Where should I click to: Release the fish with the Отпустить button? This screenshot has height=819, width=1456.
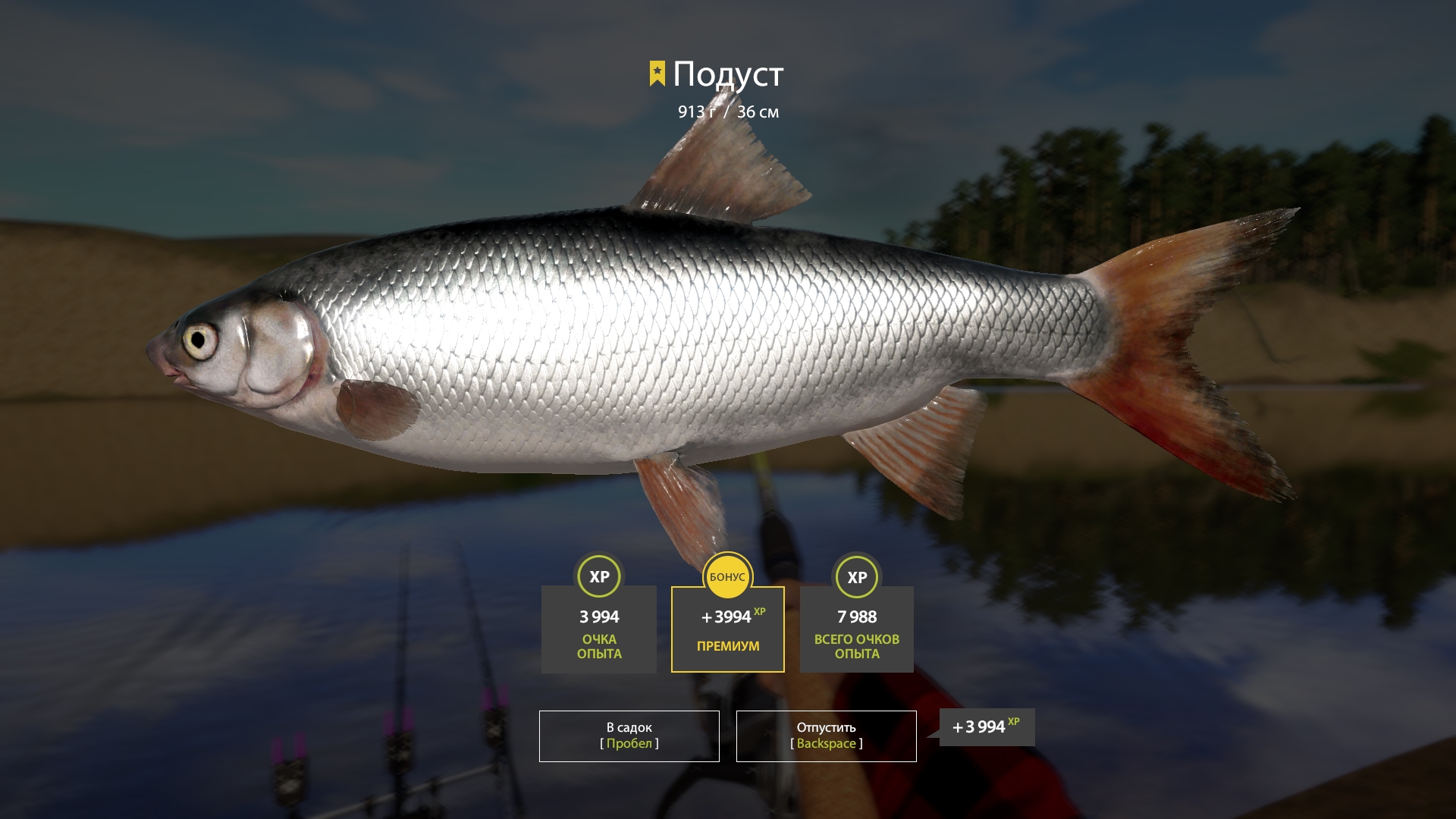[826, 736]
